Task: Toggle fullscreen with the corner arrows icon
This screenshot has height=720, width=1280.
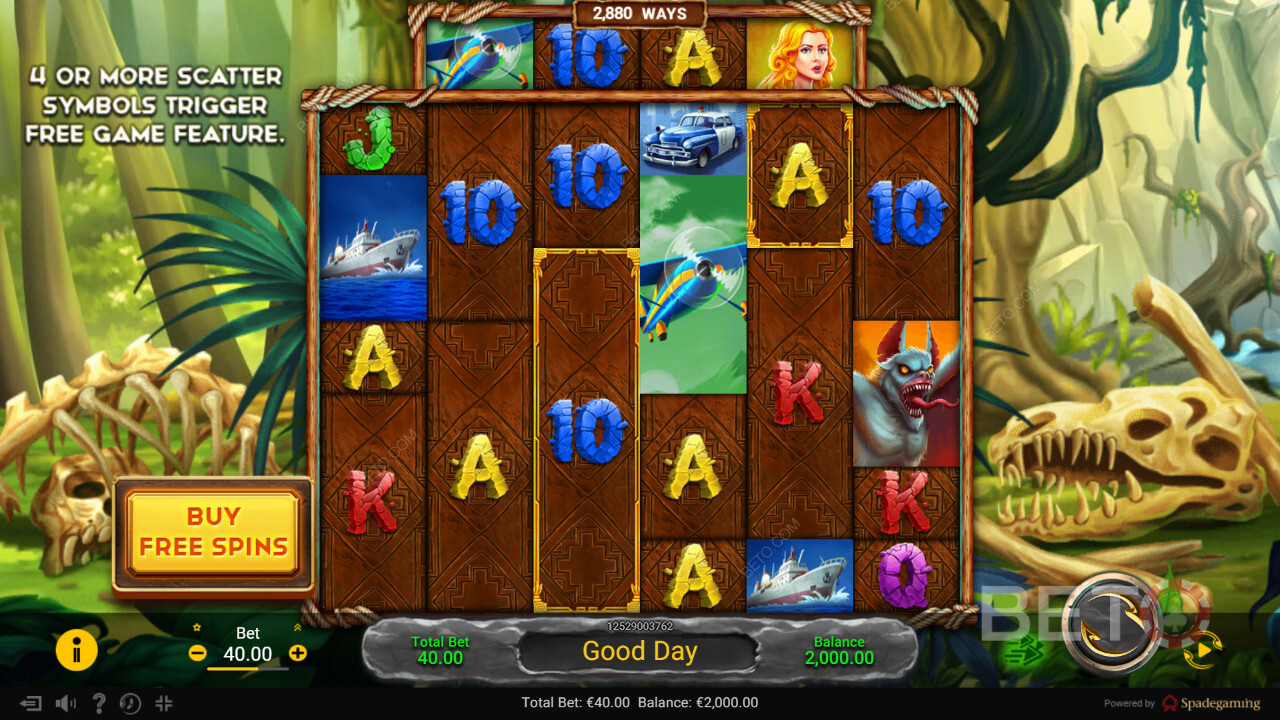Action: pyautogui.click(x=164, y=703)
